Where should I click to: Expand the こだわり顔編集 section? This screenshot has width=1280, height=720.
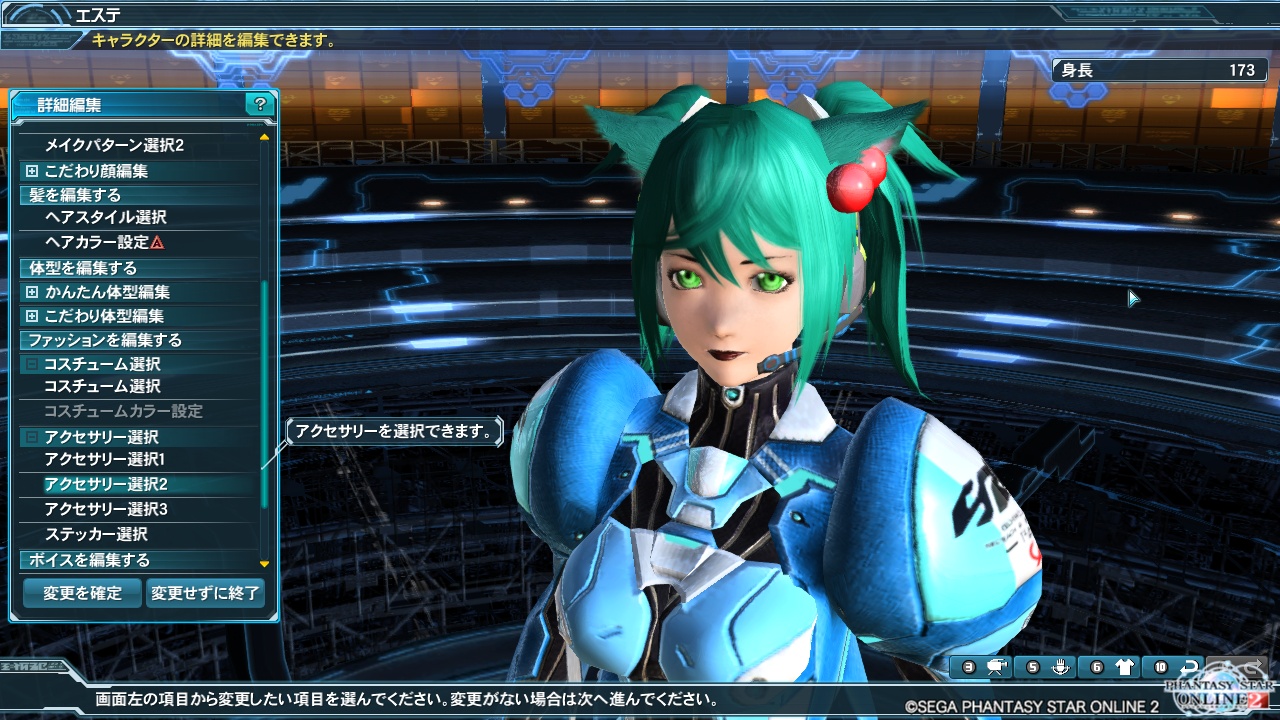[96, 171]
